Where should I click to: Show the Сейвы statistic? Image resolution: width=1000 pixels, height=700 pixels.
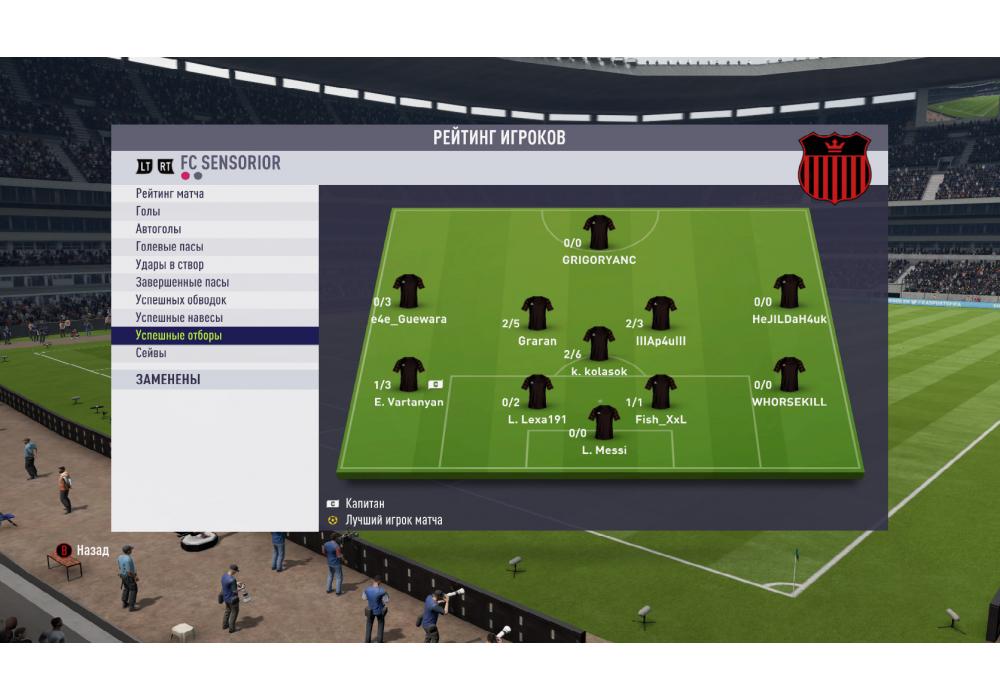pyautogui.click(x=214, y=354)
